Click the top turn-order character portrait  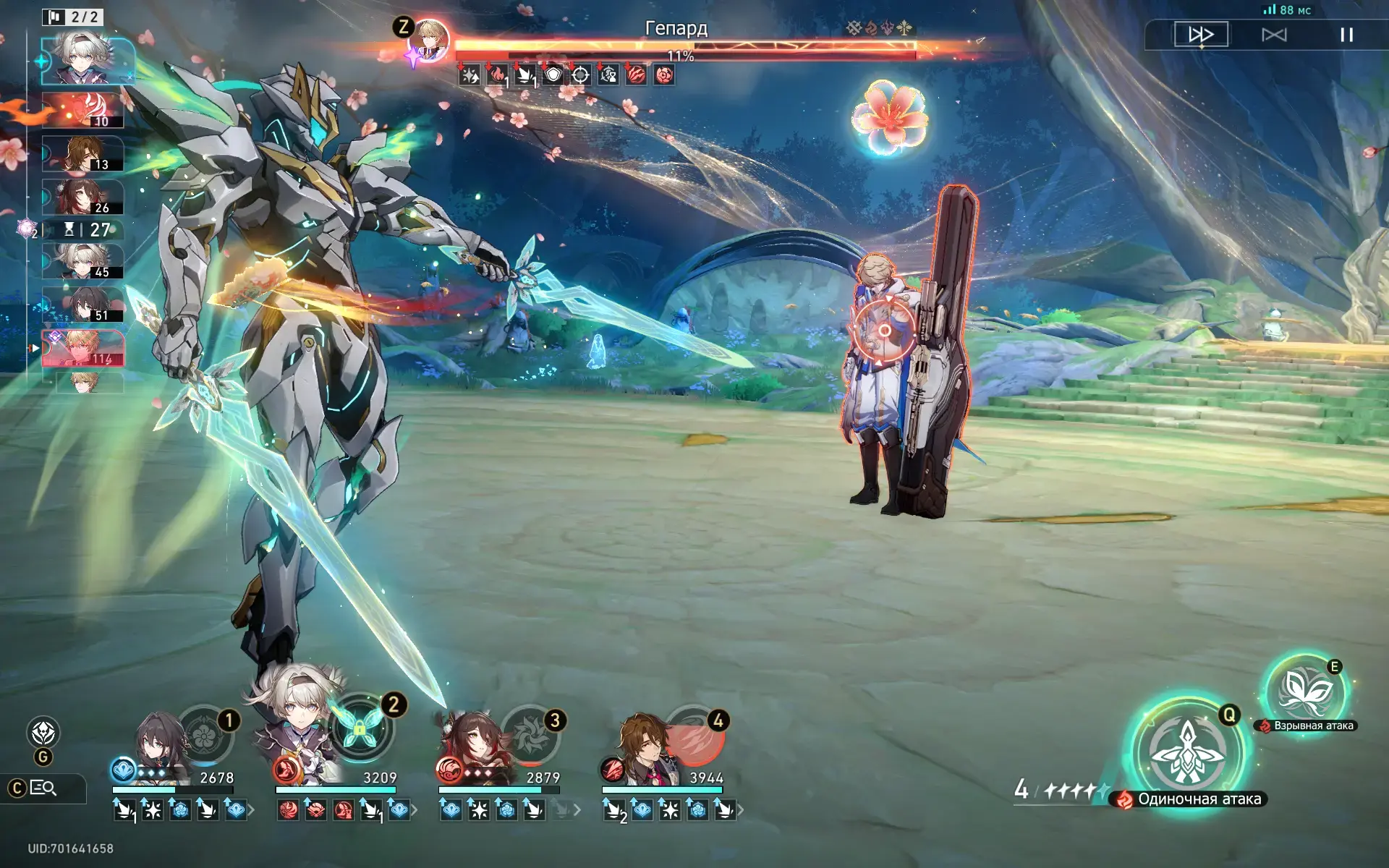[87, 59]
